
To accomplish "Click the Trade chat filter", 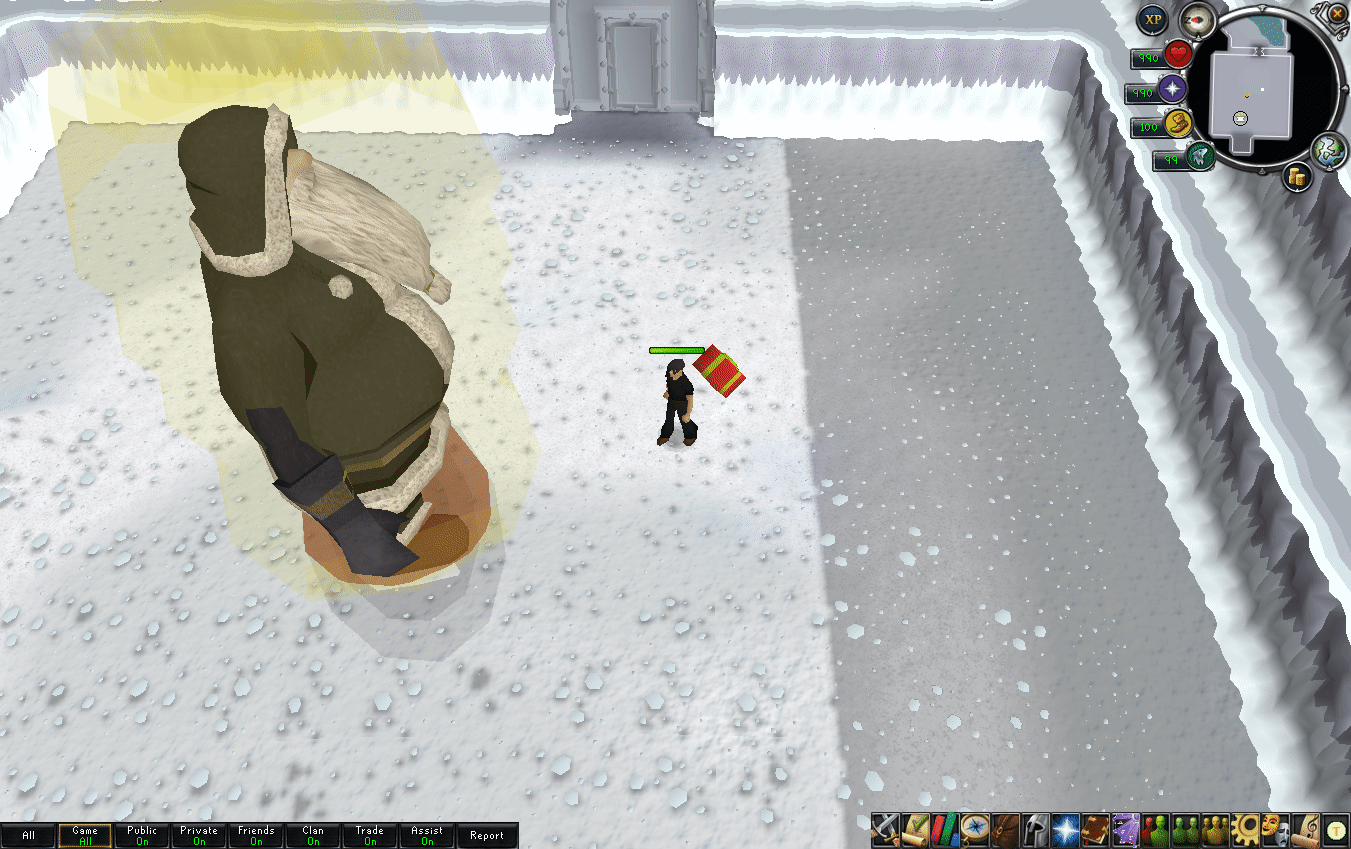I will coord(370,835).
